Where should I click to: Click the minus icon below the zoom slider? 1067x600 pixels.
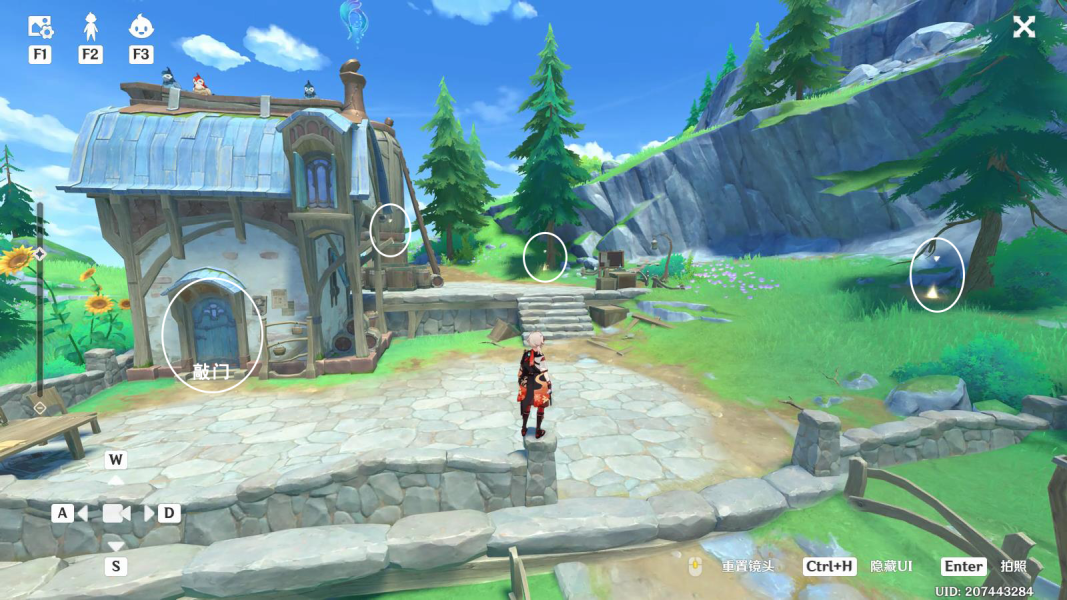pyautogui.click(x=40, y=408)
